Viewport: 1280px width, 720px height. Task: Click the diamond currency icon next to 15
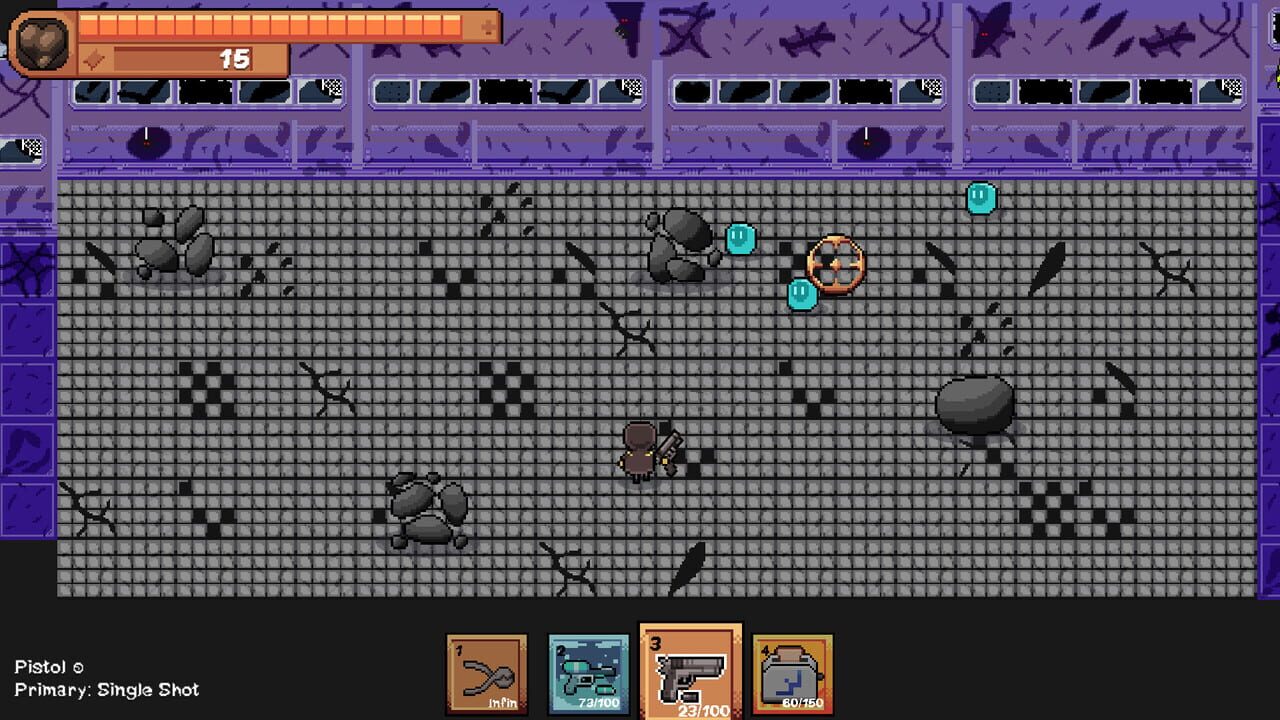click(x=92, y=58)
